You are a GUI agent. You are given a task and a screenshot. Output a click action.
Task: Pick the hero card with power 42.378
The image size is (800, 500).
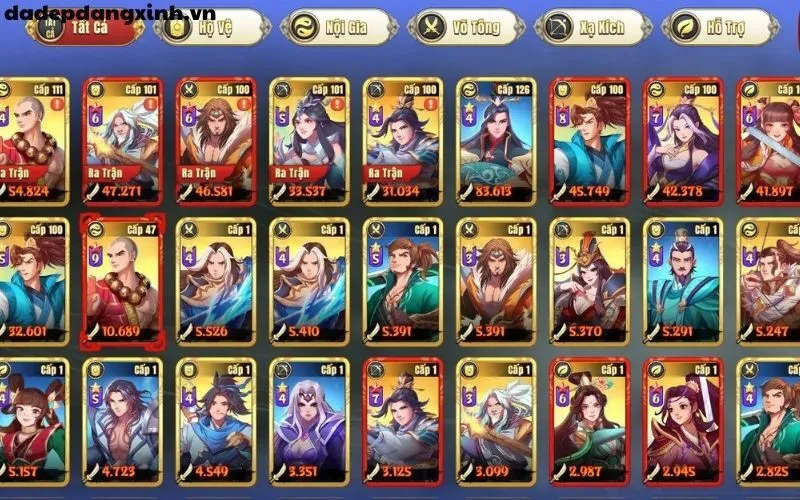[x=683, y=140]
